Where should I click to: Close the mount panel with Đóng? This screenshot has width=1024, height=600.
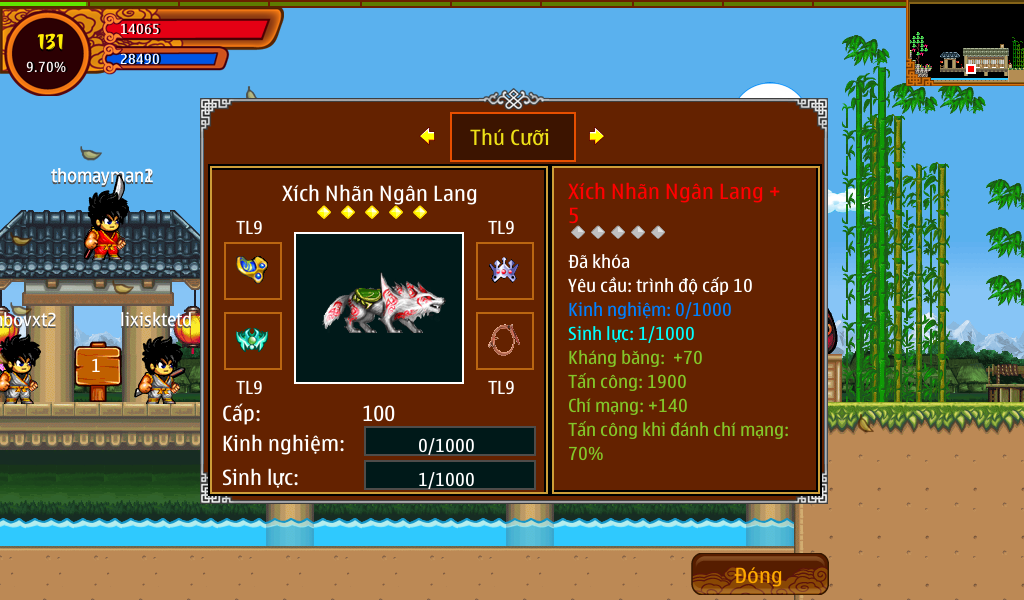pos(759,575)
